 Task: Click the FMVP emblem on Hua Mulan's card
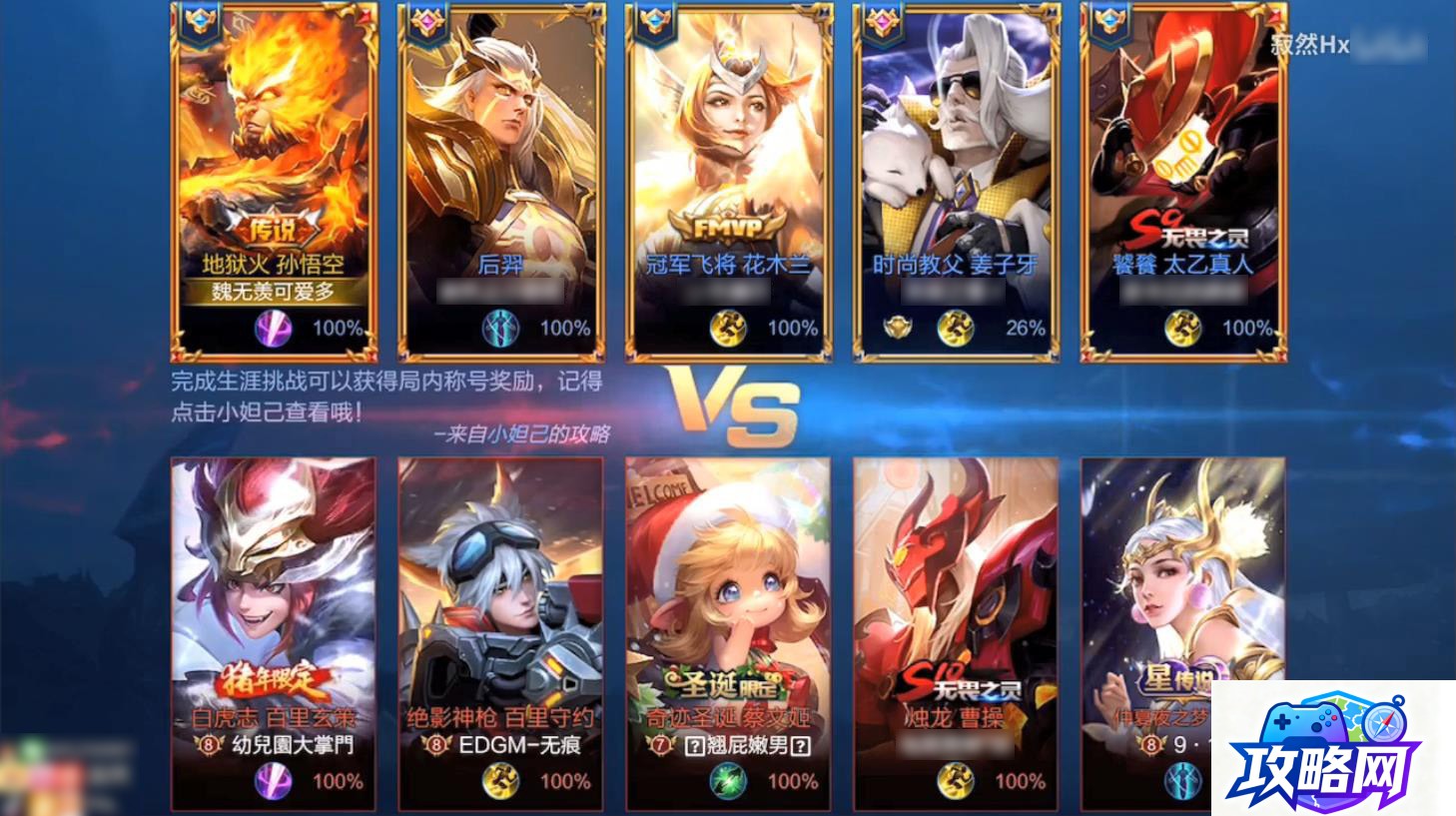726,227
